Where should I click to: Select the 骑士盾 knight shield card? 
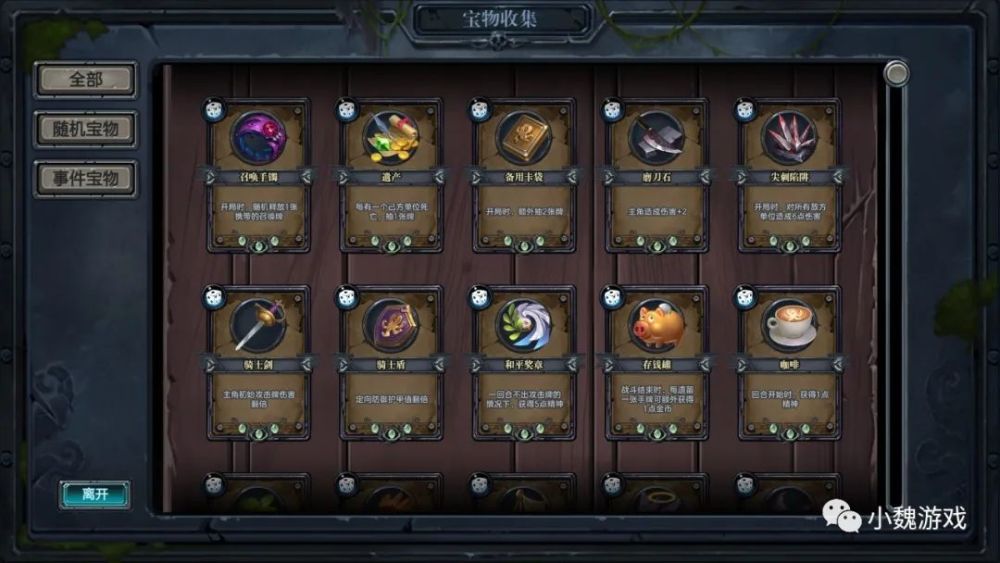(390, 362)
